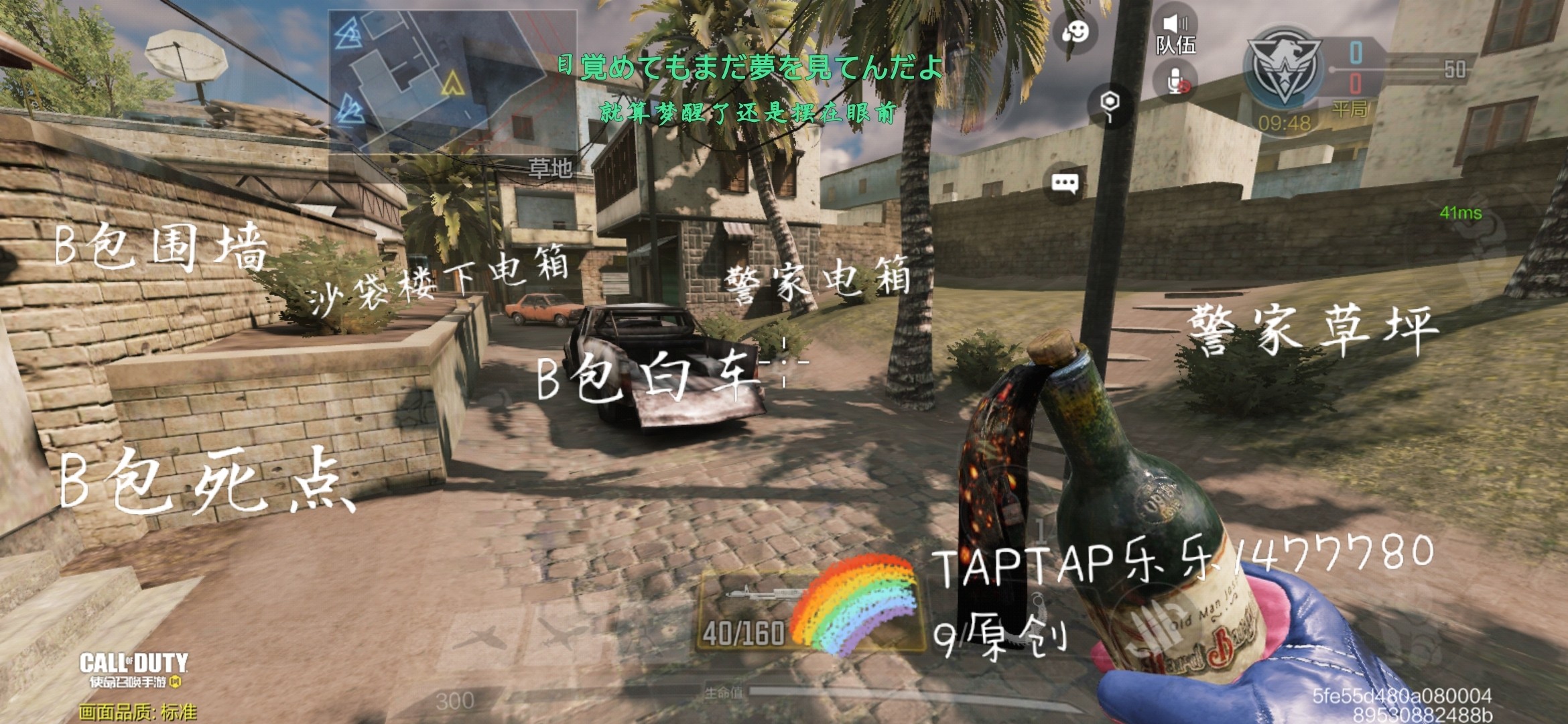Tap the hexagon ping marker button
Viewport: 1568px width, 724px height.
click(1110, 105)
